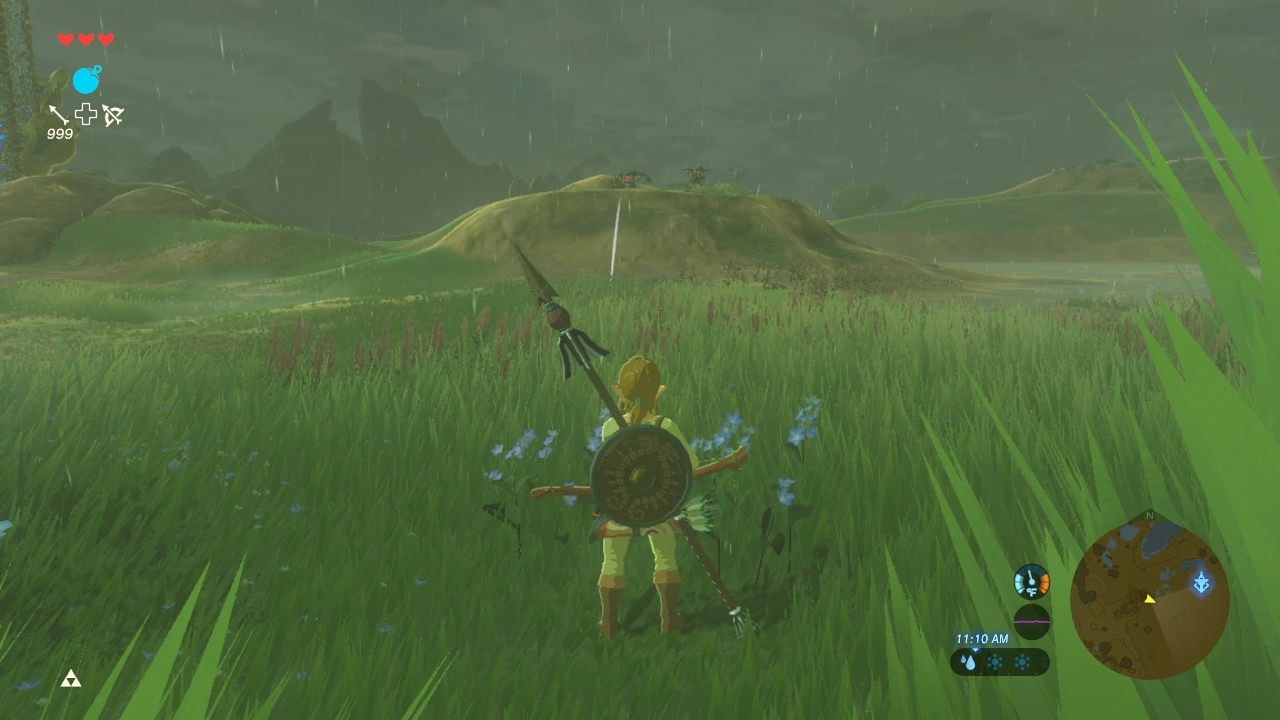Click the rain weather forecast icon
Screen dimensions: 1280x720
[969, 662]
